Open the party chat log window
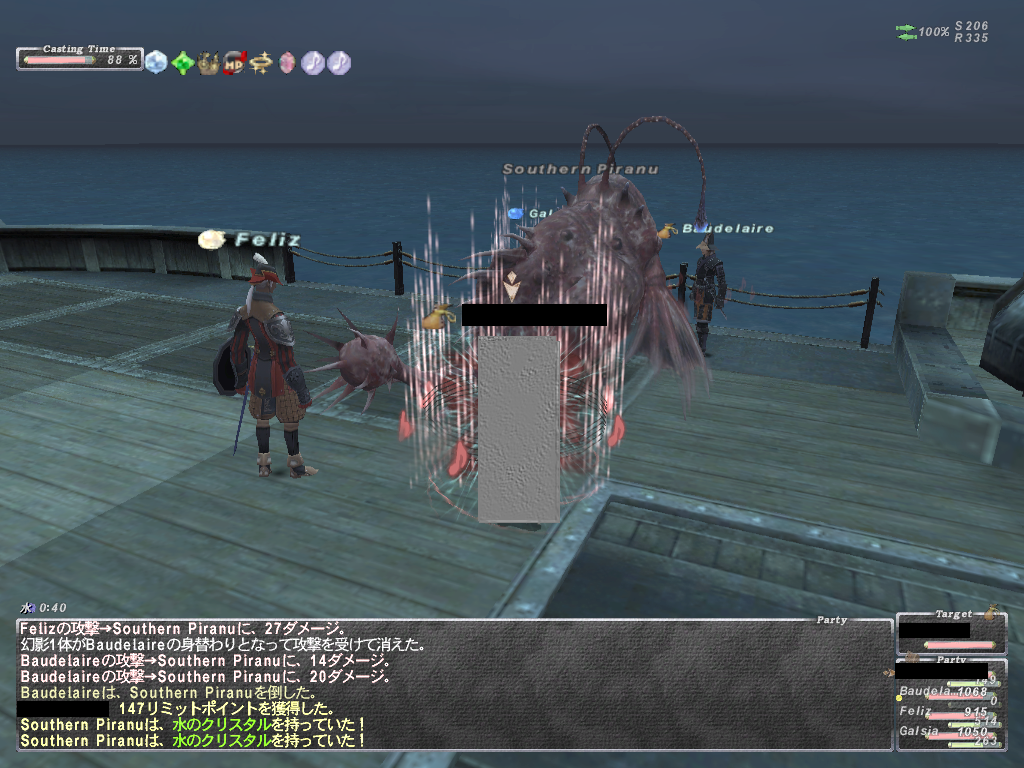The image size is (1024, 768). pos(454,685)
